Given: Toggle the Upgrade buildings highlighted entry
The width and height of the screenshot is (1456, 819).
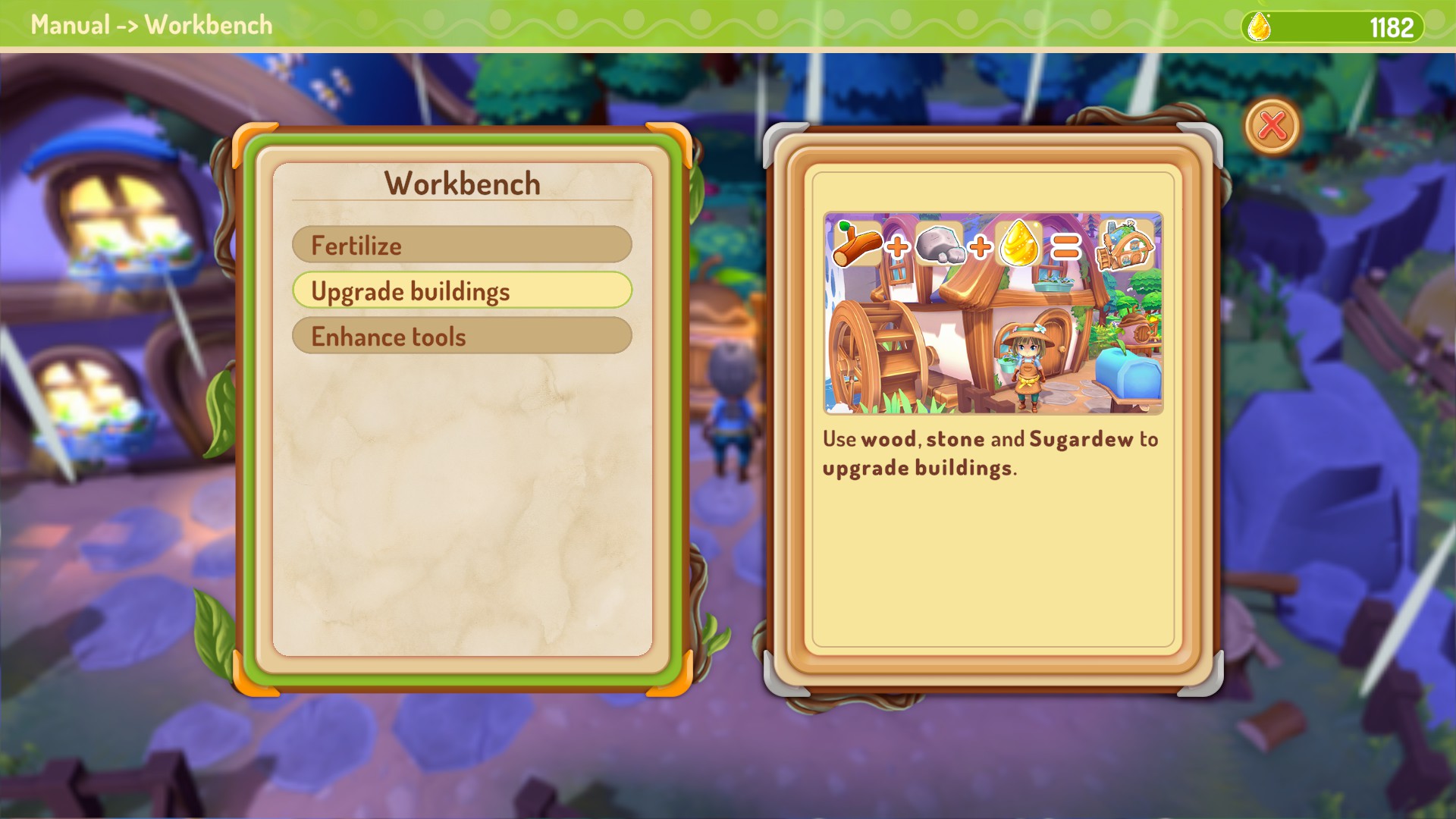Looking at the screenshot, I should pos(463,290).
